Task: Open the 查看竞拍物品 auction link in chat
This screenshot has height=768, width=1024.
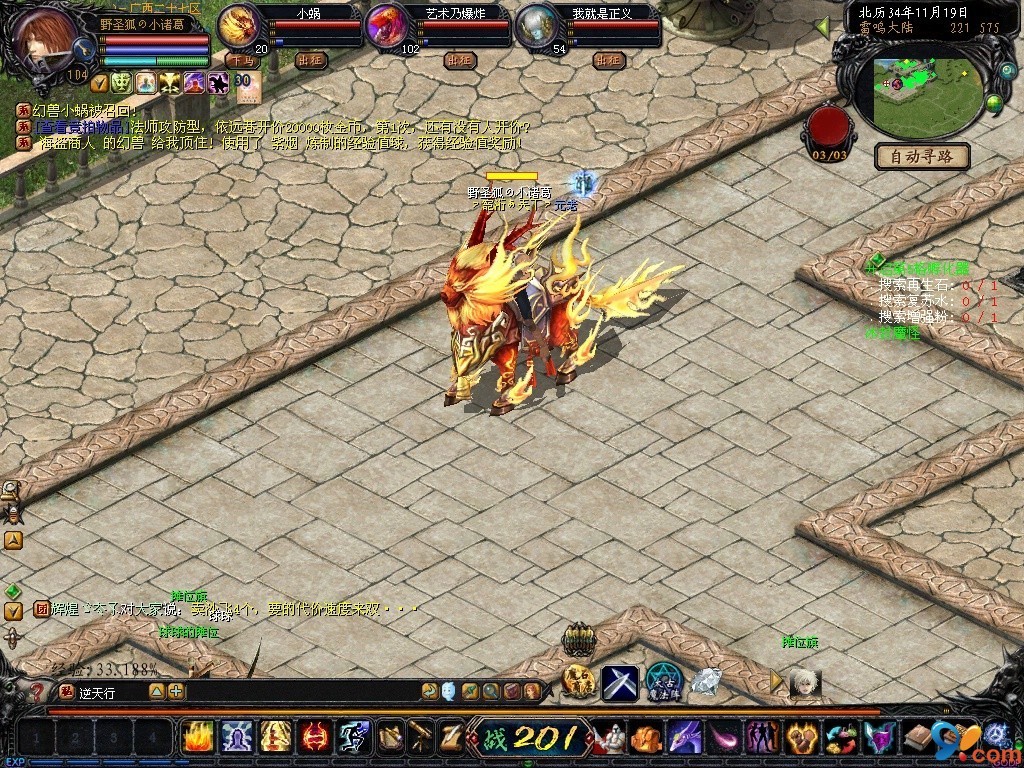Action: click(x=79, y=127)
